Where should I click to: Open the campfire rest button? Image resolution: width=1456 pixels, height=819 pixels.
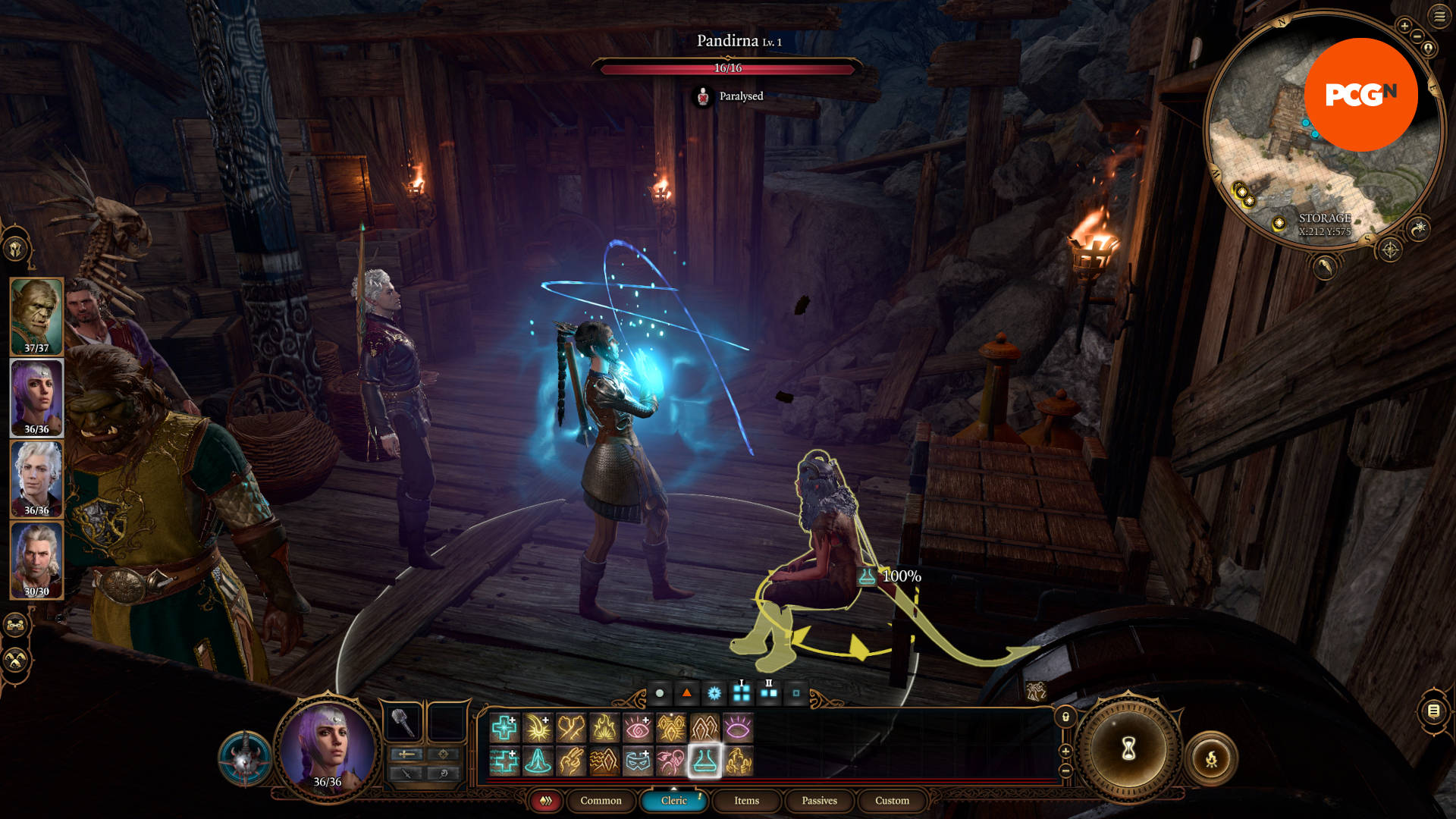pyautogui.click(x=1211, y=758)
